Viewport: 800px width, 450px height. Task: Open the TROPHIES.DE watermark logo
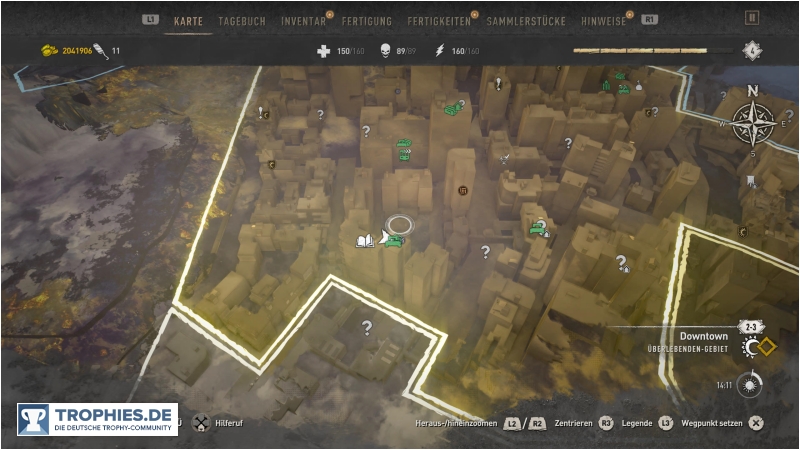coord(97,419)
